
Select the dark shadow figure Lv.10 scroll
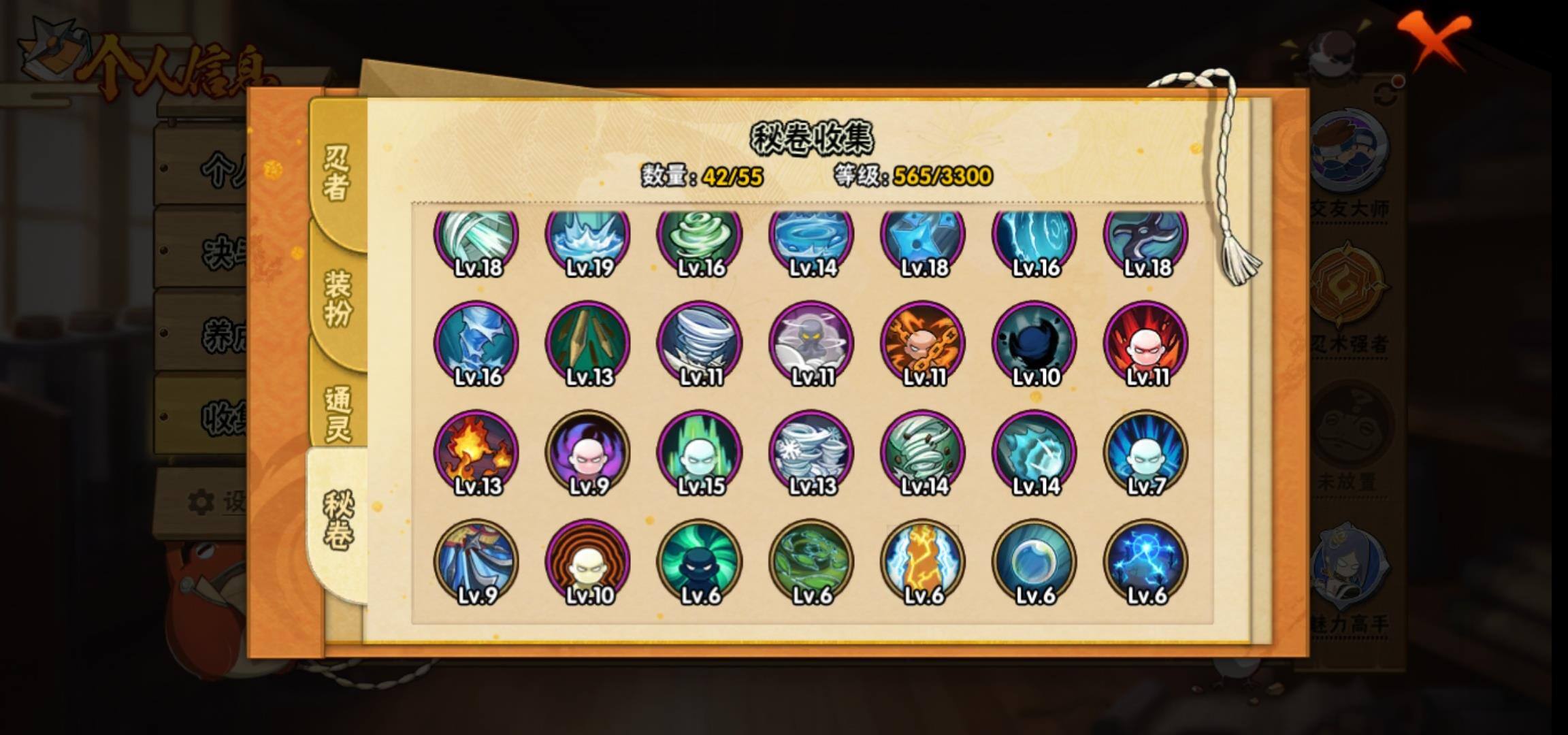1034,344
